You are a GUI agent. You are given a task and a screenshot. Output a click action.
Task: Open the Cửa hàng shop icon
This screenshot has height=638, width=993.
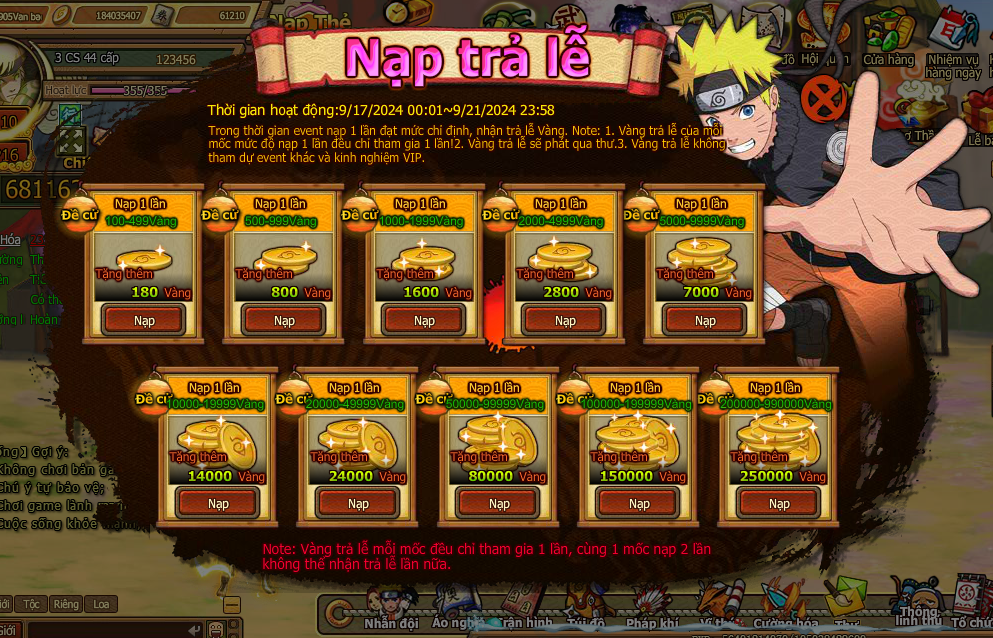[x=888, y=40]
